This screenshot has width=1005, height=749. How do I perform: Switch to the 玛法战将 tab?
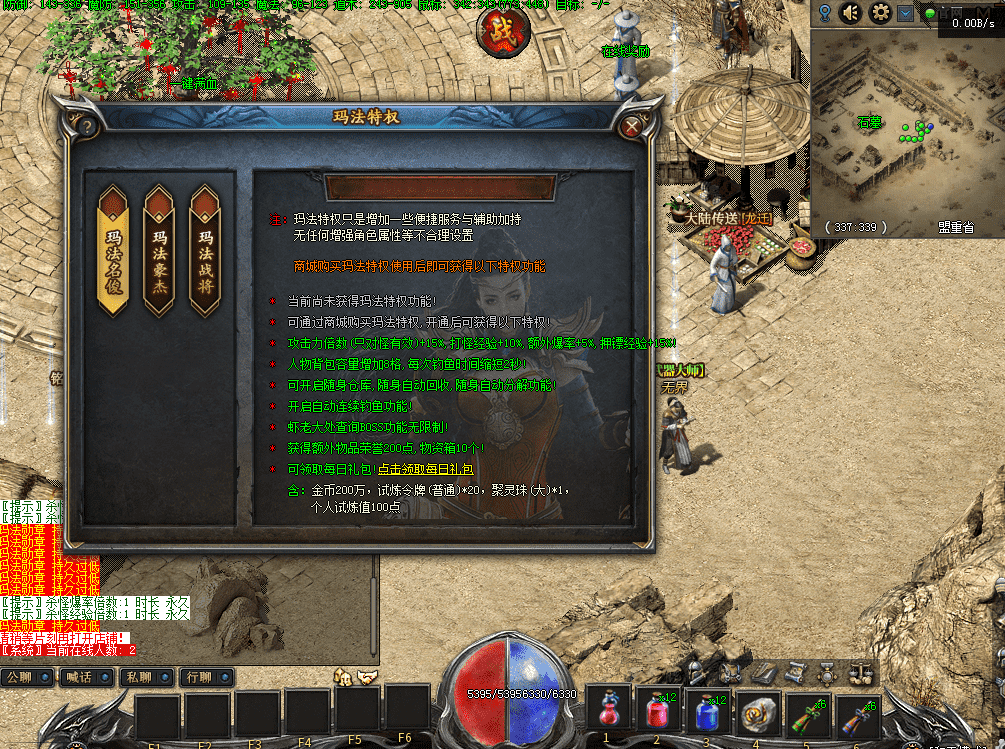coord(205,250)
